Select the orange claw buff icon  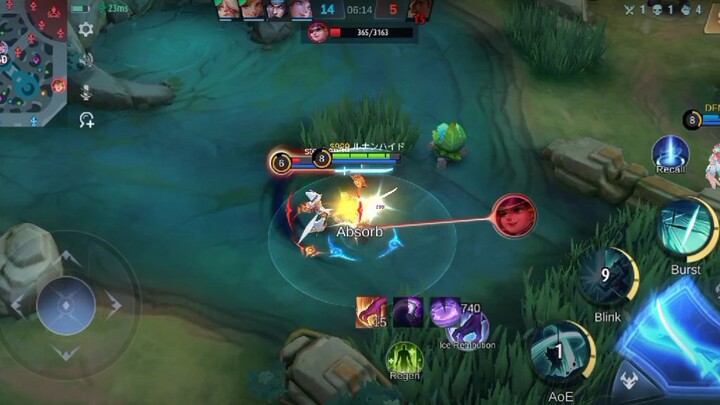click(x=371, y=311)
